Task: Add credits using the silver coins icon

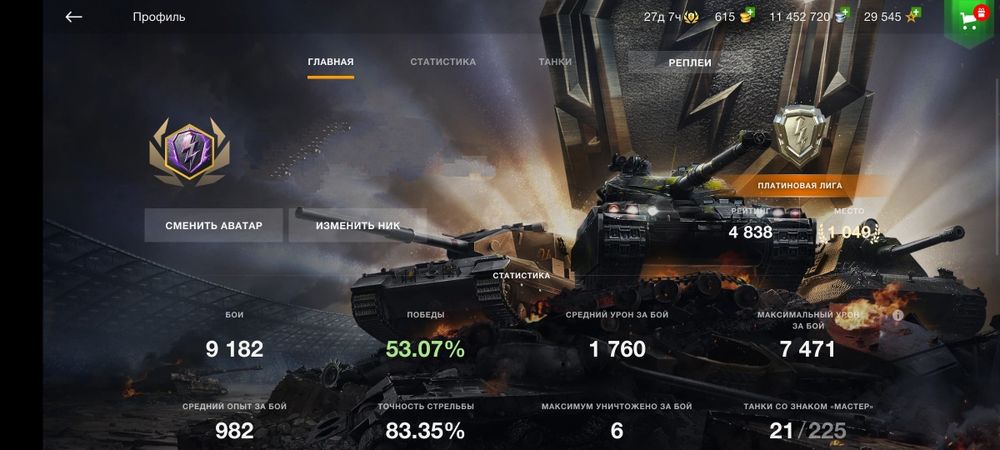Action: point(842,17)
